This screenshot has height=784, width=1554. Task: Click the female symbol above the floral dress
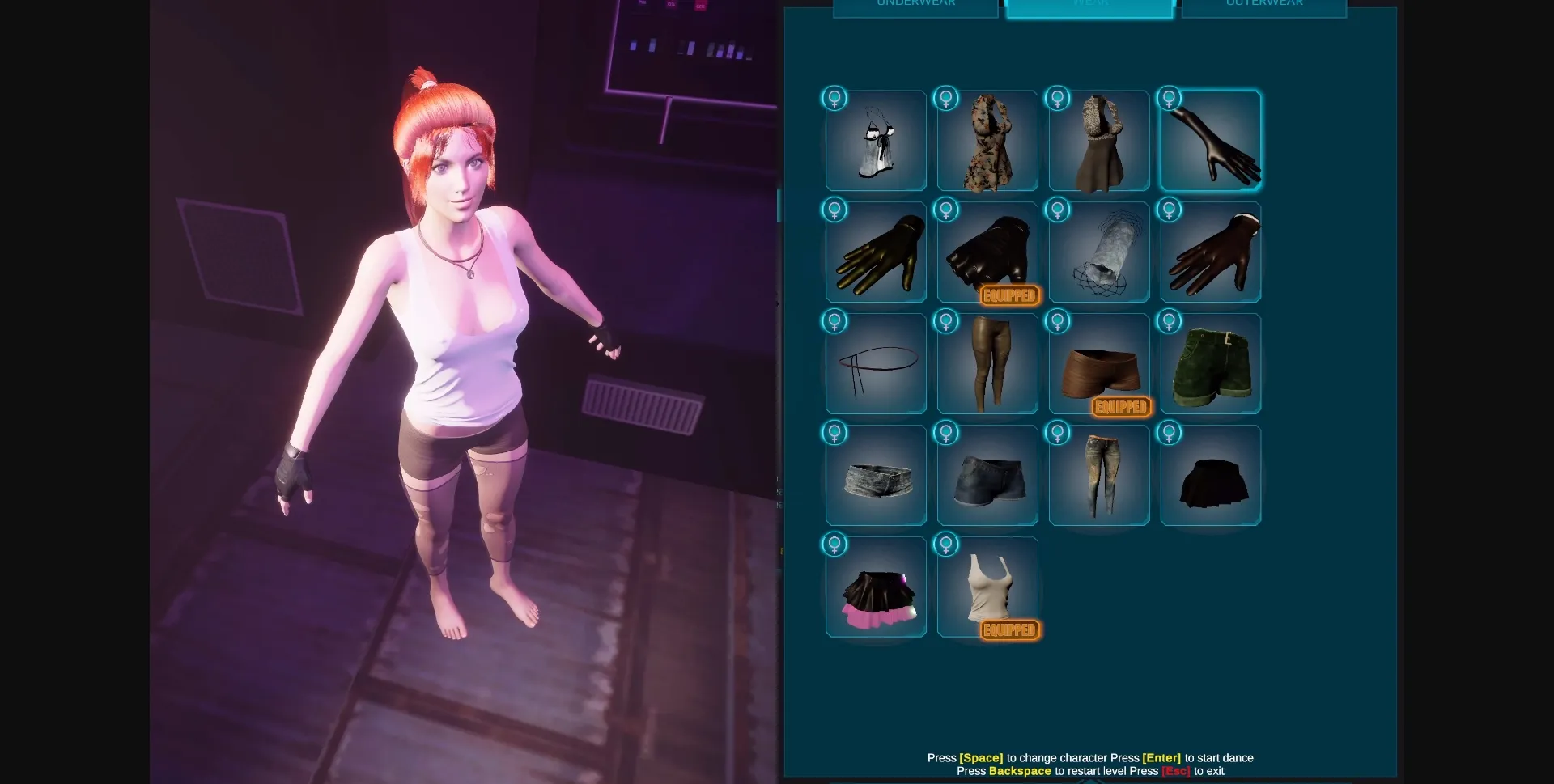pyautogui.click(x=946, y=98)
